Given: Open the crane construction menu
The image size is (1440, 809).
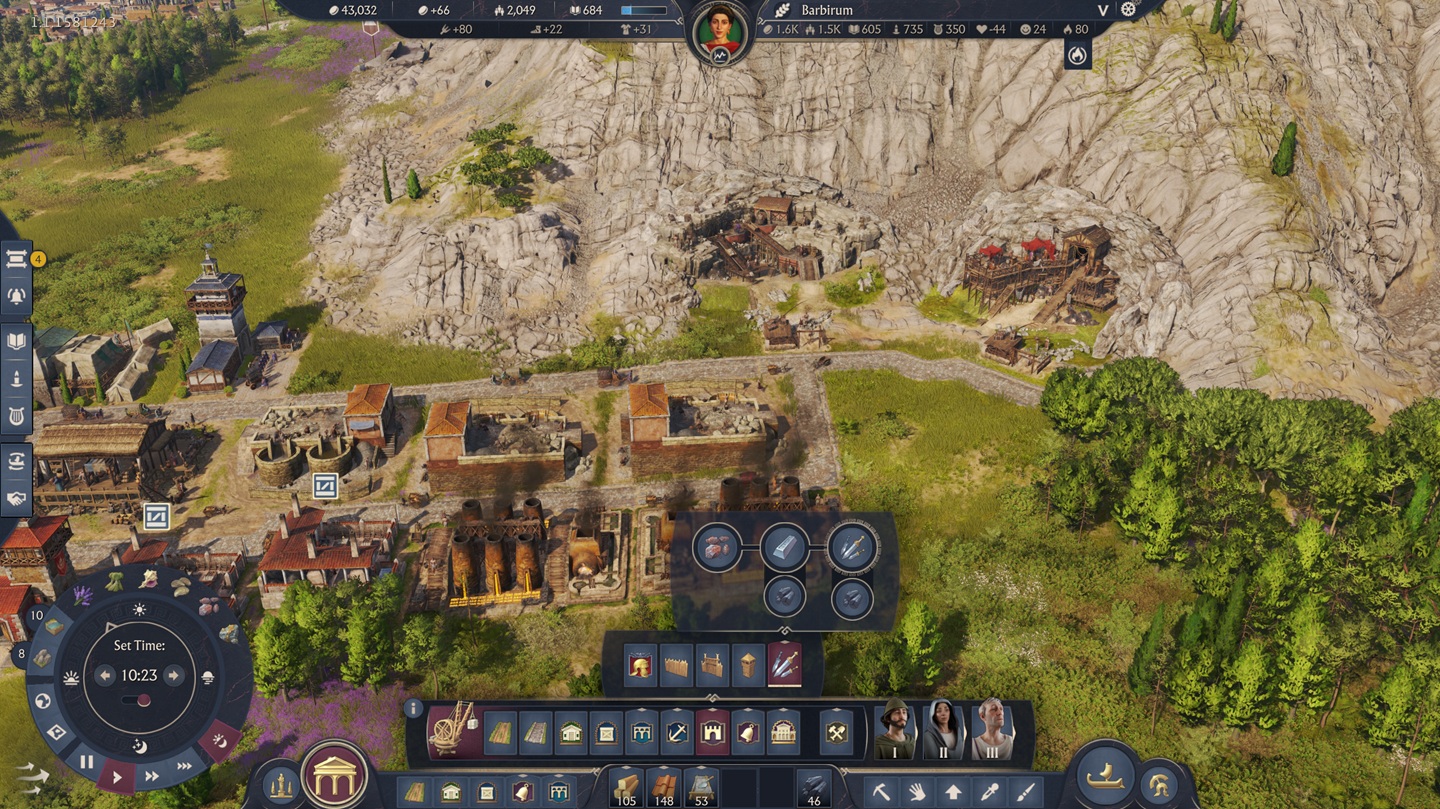Looking at the screenshot, I should [452, 731].
